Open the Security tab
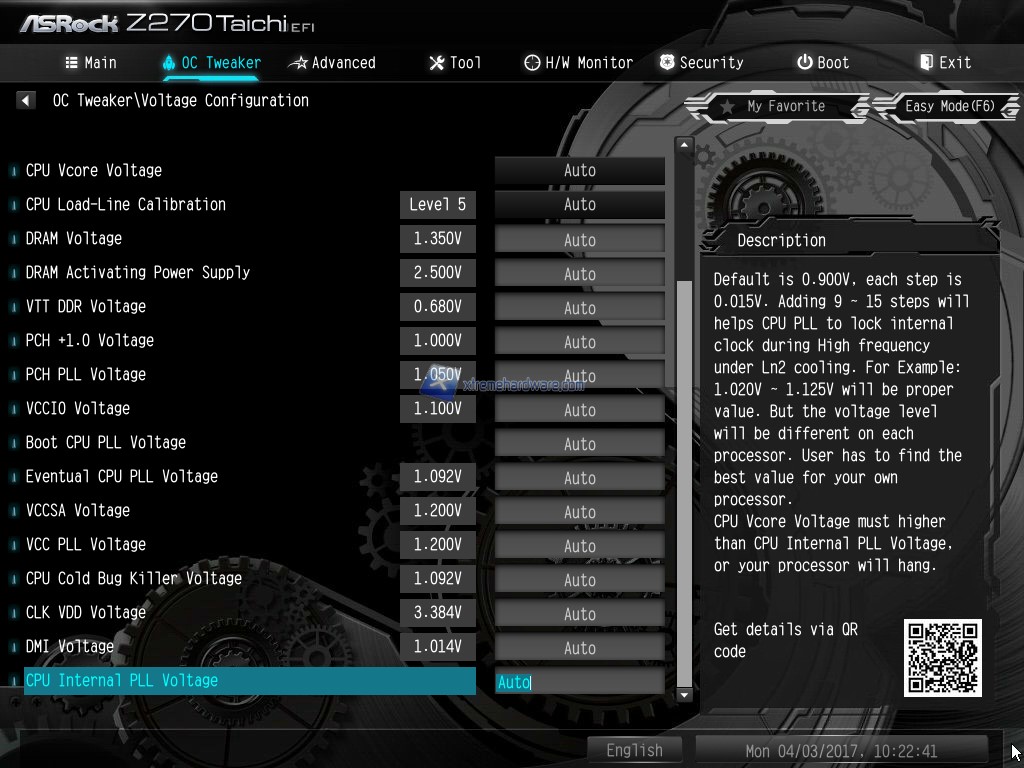This screenshot has width=1024, height=768. pyautogui.click(x=701, y=62)
